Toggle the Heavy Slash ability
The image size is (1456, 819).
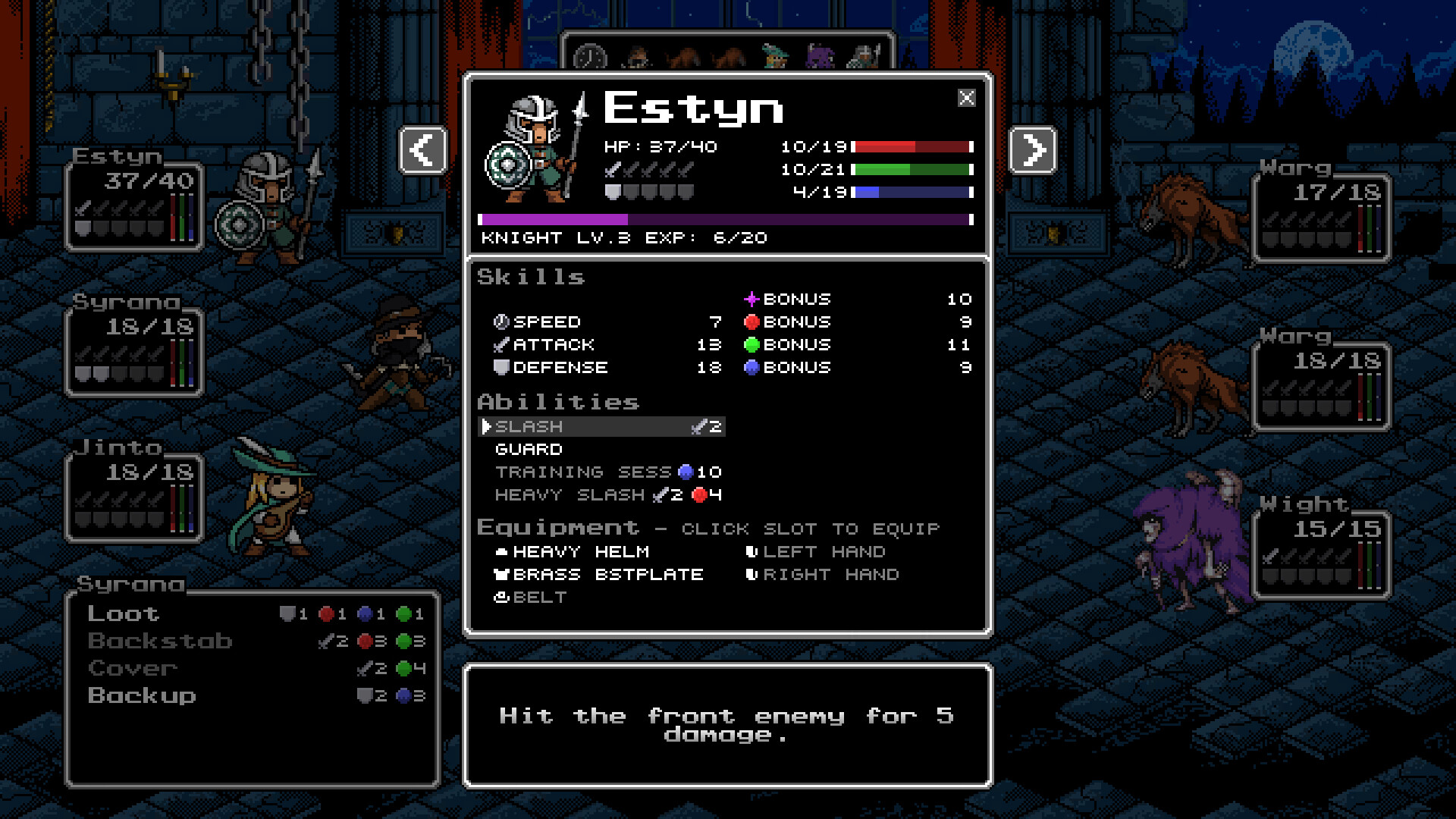click(570, 495)
